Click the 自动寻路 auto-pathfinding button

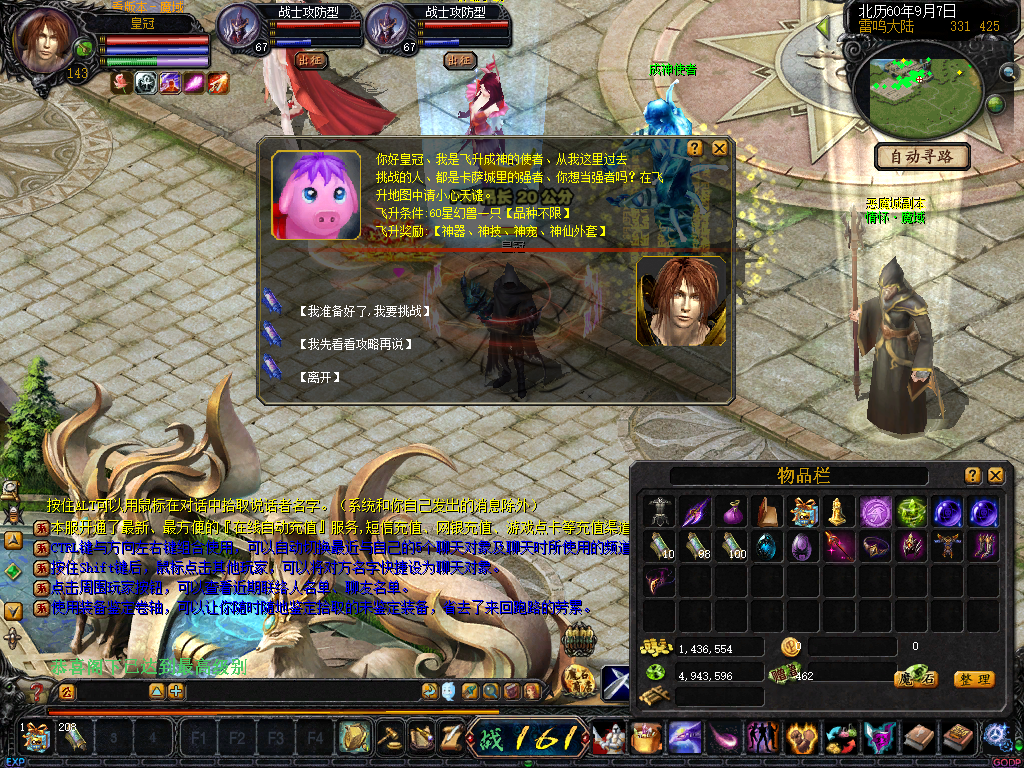[x=922, y=156]
